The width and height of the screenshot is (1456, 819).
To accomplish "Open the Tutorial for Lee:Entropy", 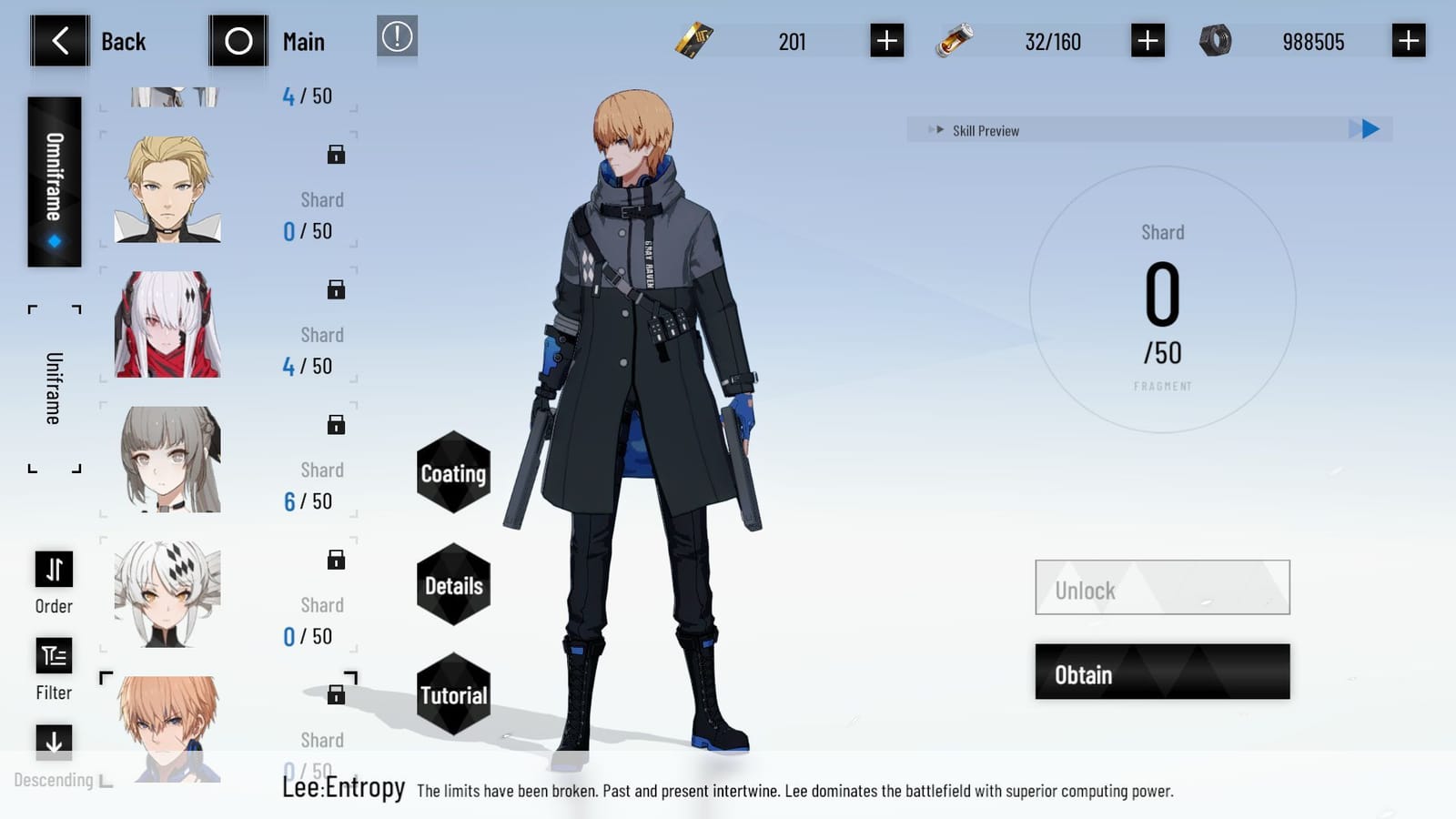I will (x=453, y=694).
